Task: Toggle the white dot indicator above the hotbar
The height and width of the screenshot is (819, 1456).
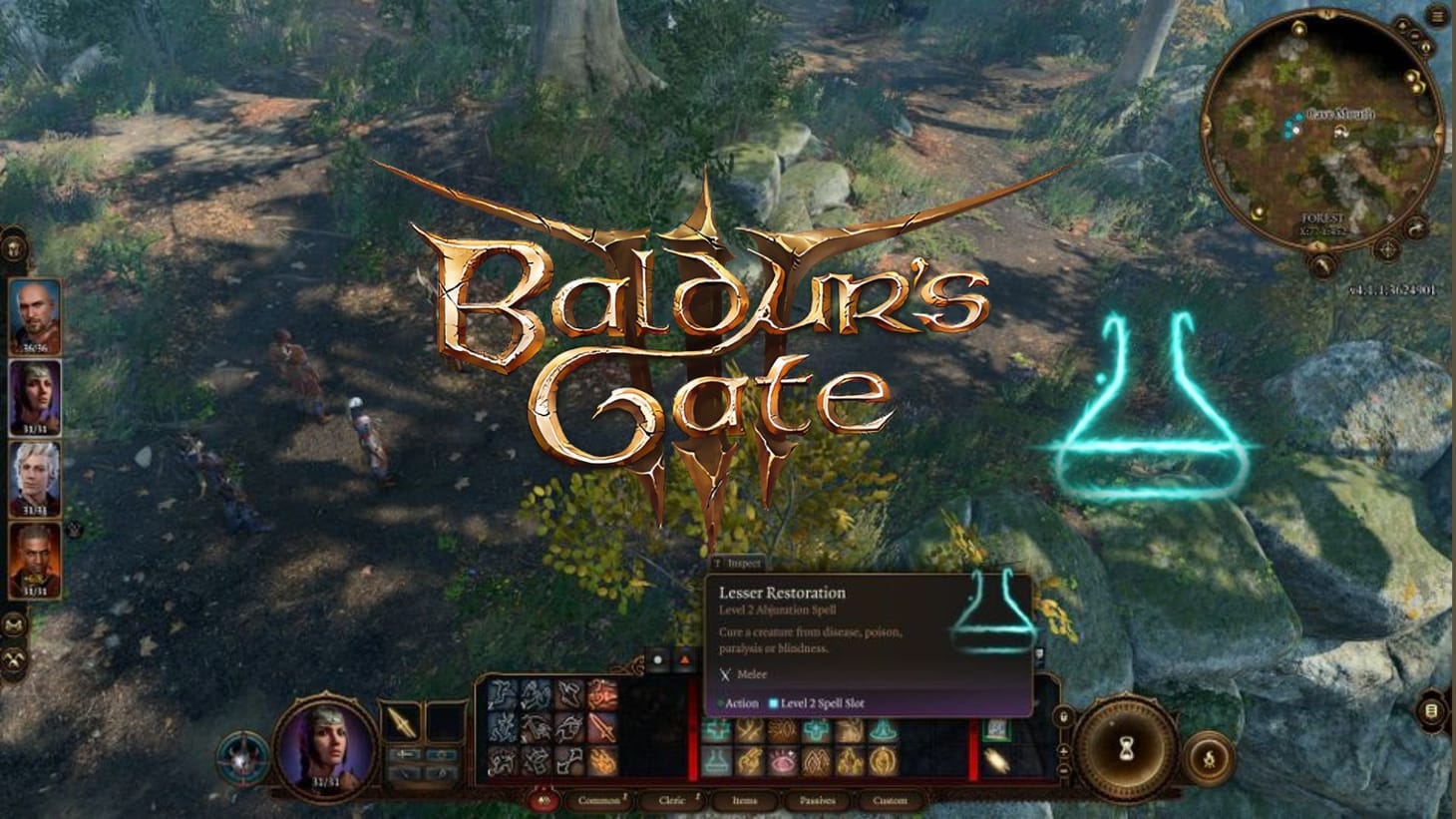Action: click(658, 659)
